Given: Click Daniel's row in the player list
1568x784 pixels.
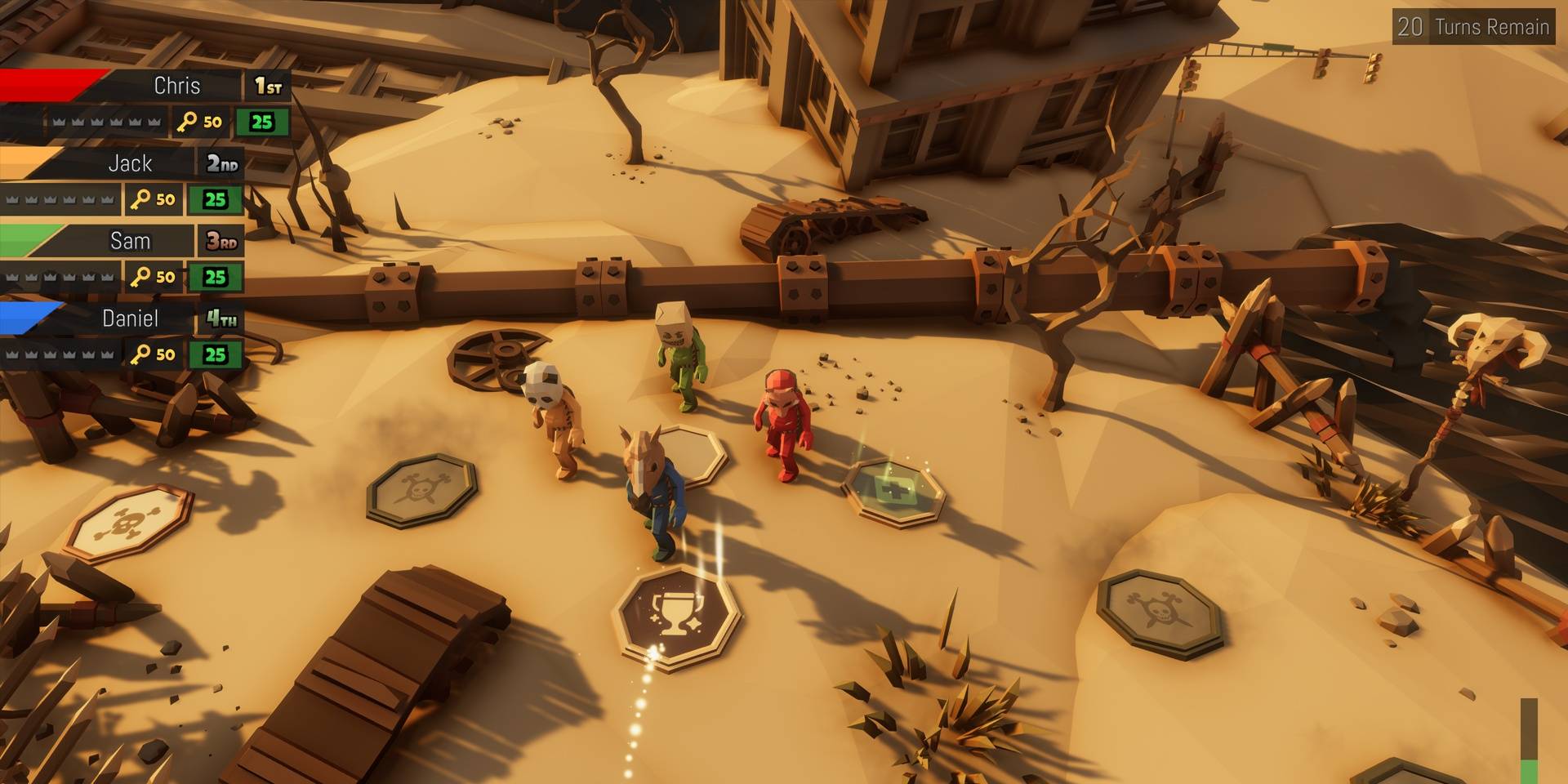Looking at the screenshot, I should 131,318.
